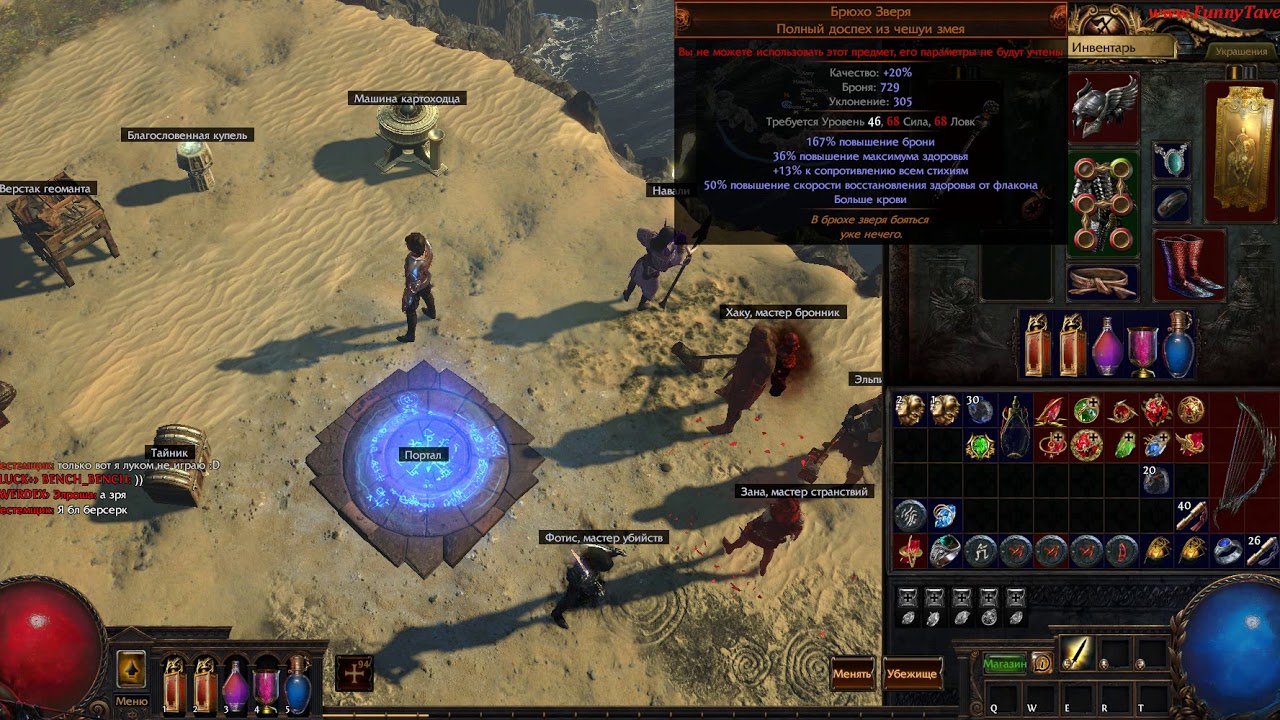Go to Убежище hideout
The width and height of the screenshot is (1280, 720).
coord(912,673)
